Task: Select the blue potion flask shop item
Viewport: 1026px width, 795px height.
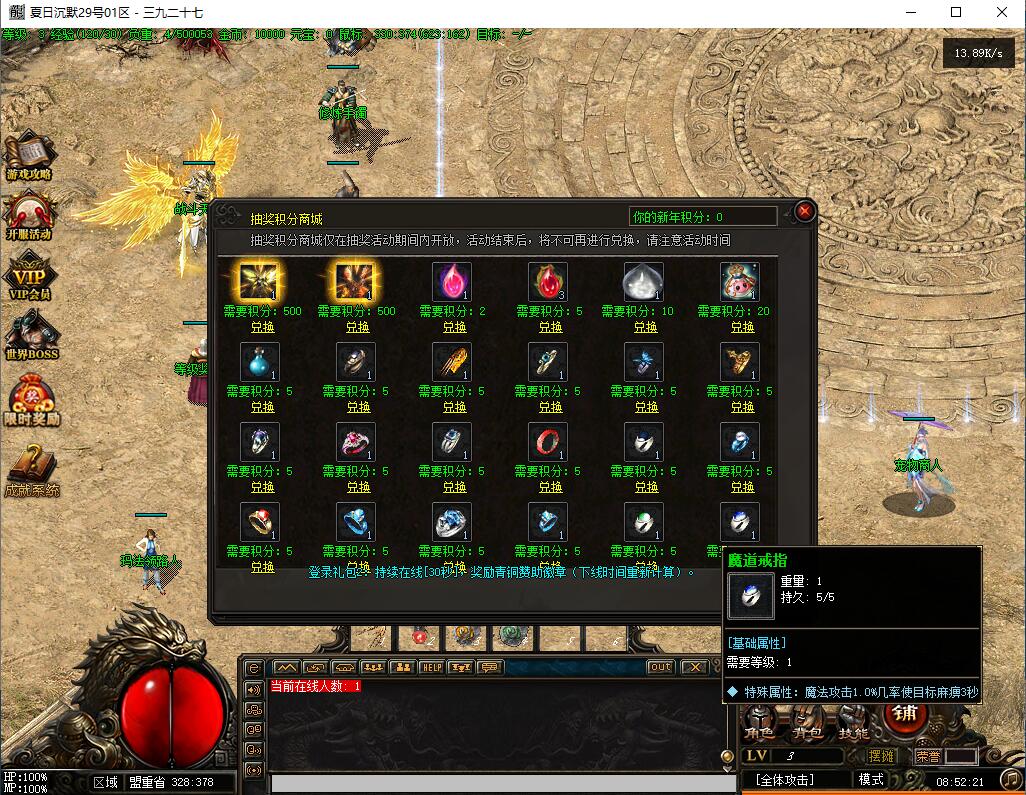Action: coord(260,362)
